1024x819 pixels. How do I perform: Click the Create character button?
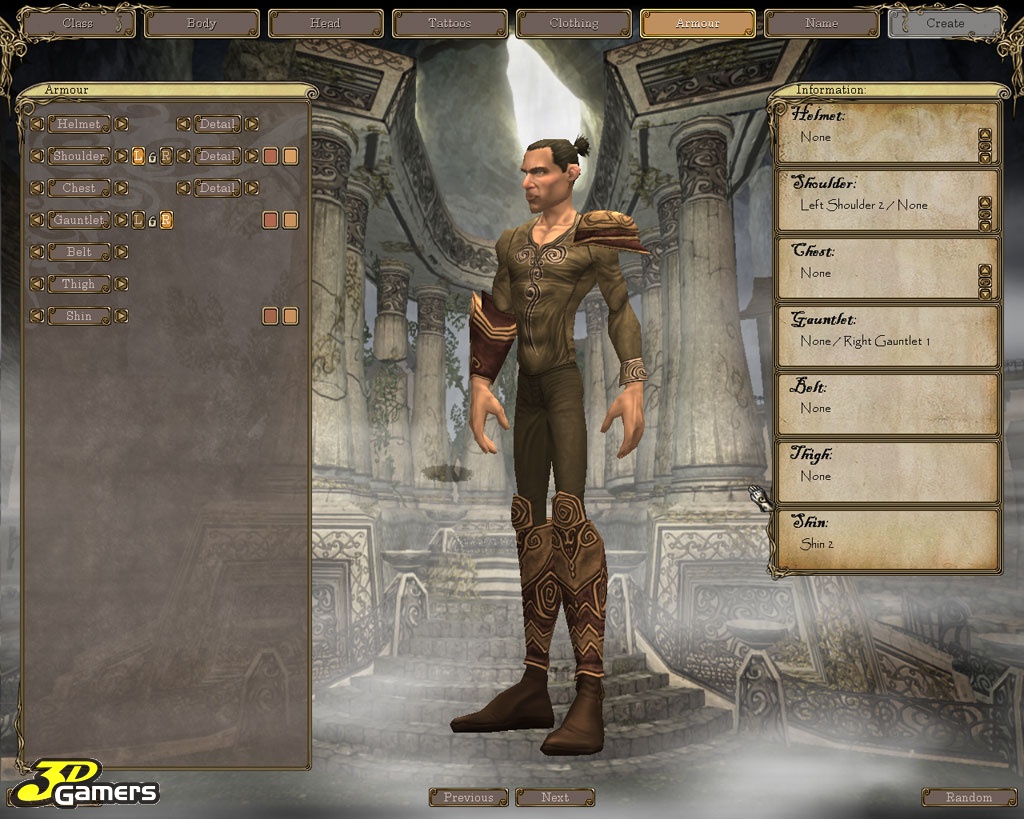[x=945, y=23]
